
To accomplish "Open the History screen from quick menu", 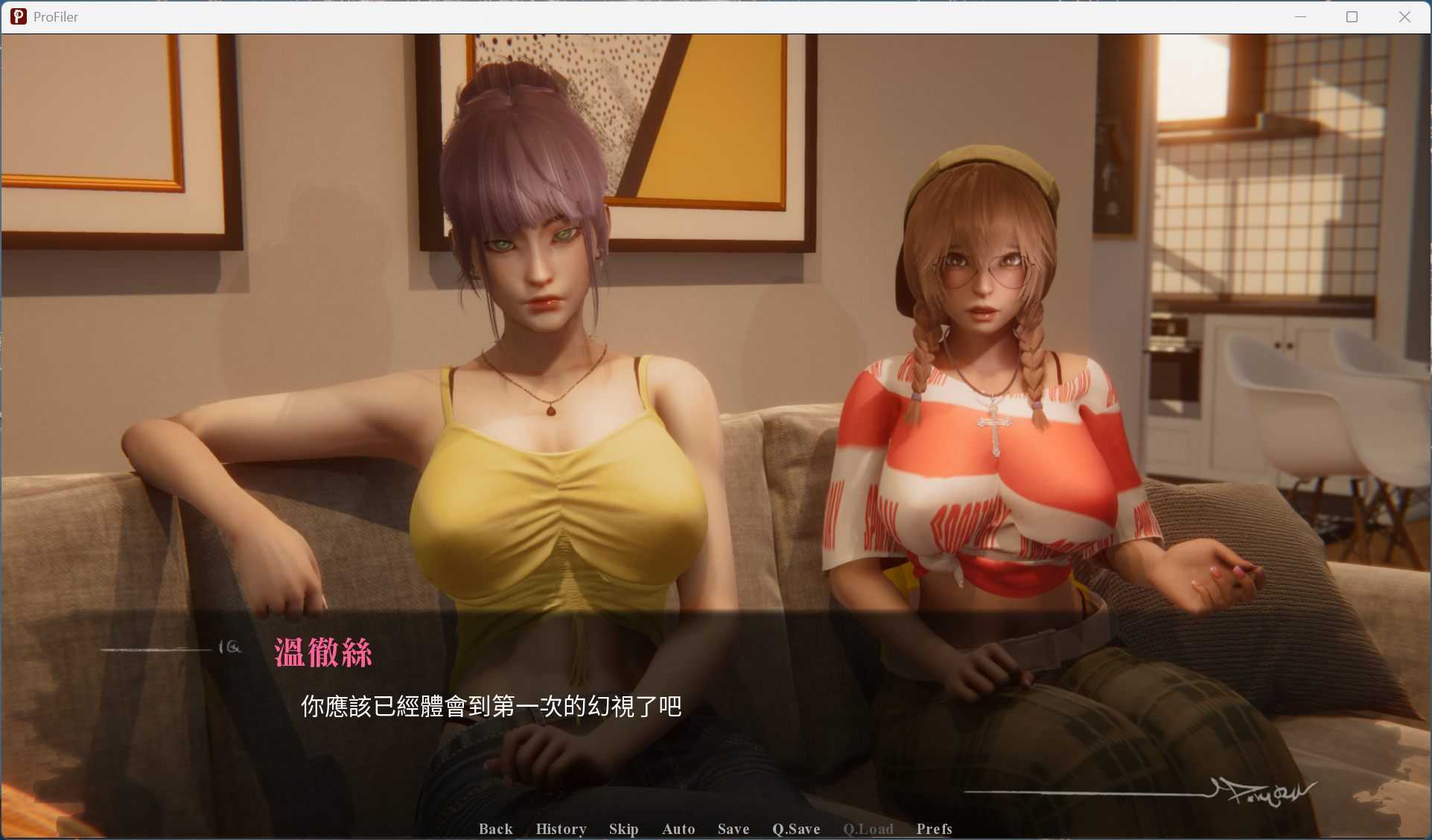I will point(561,829).
